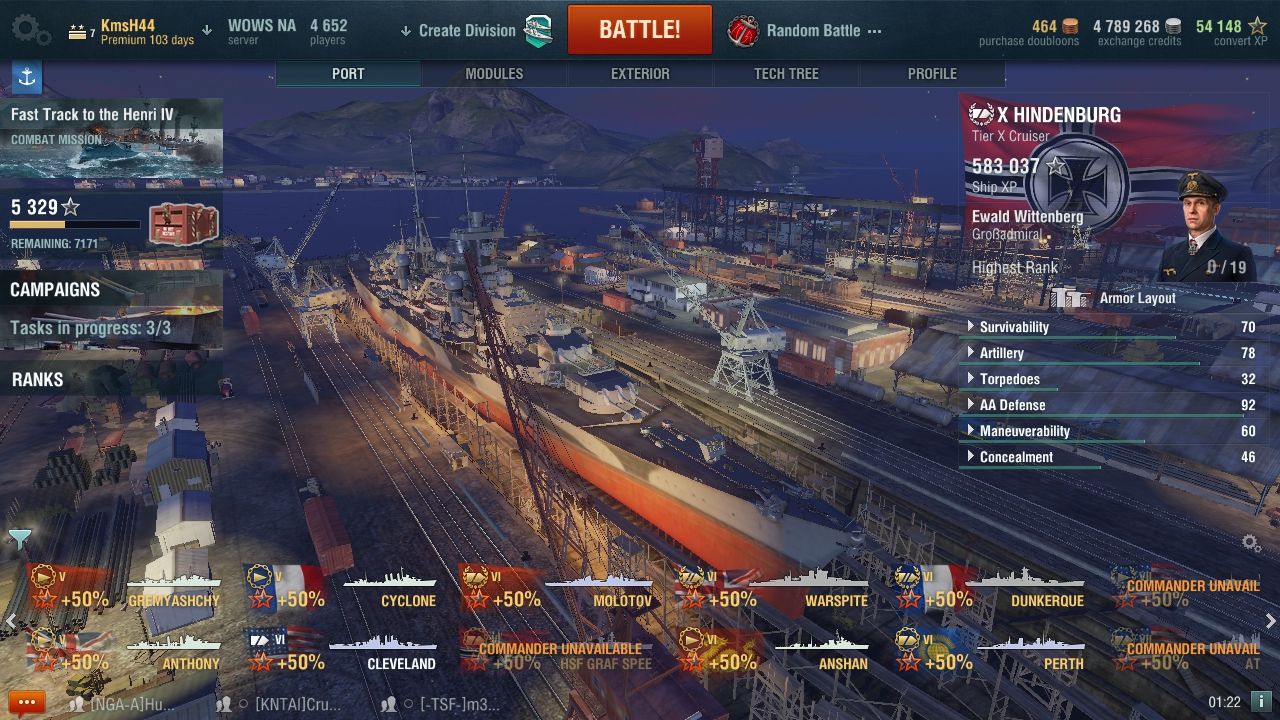Start the battle with the BATTLE! button

pos(639,30)
